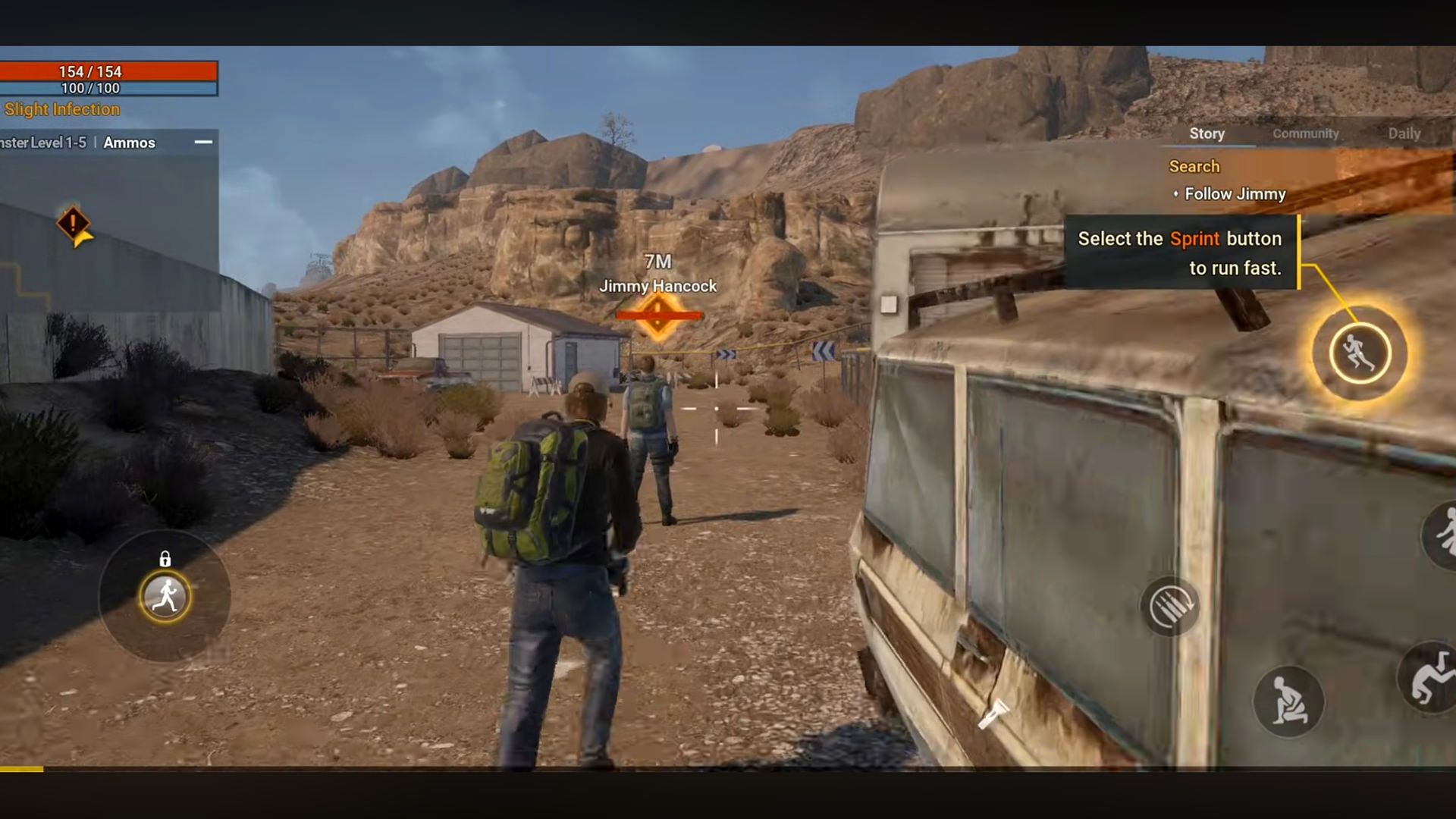Open the Community tab
This screenshot has height=819, width=1456.
[x=1305, y=133]
